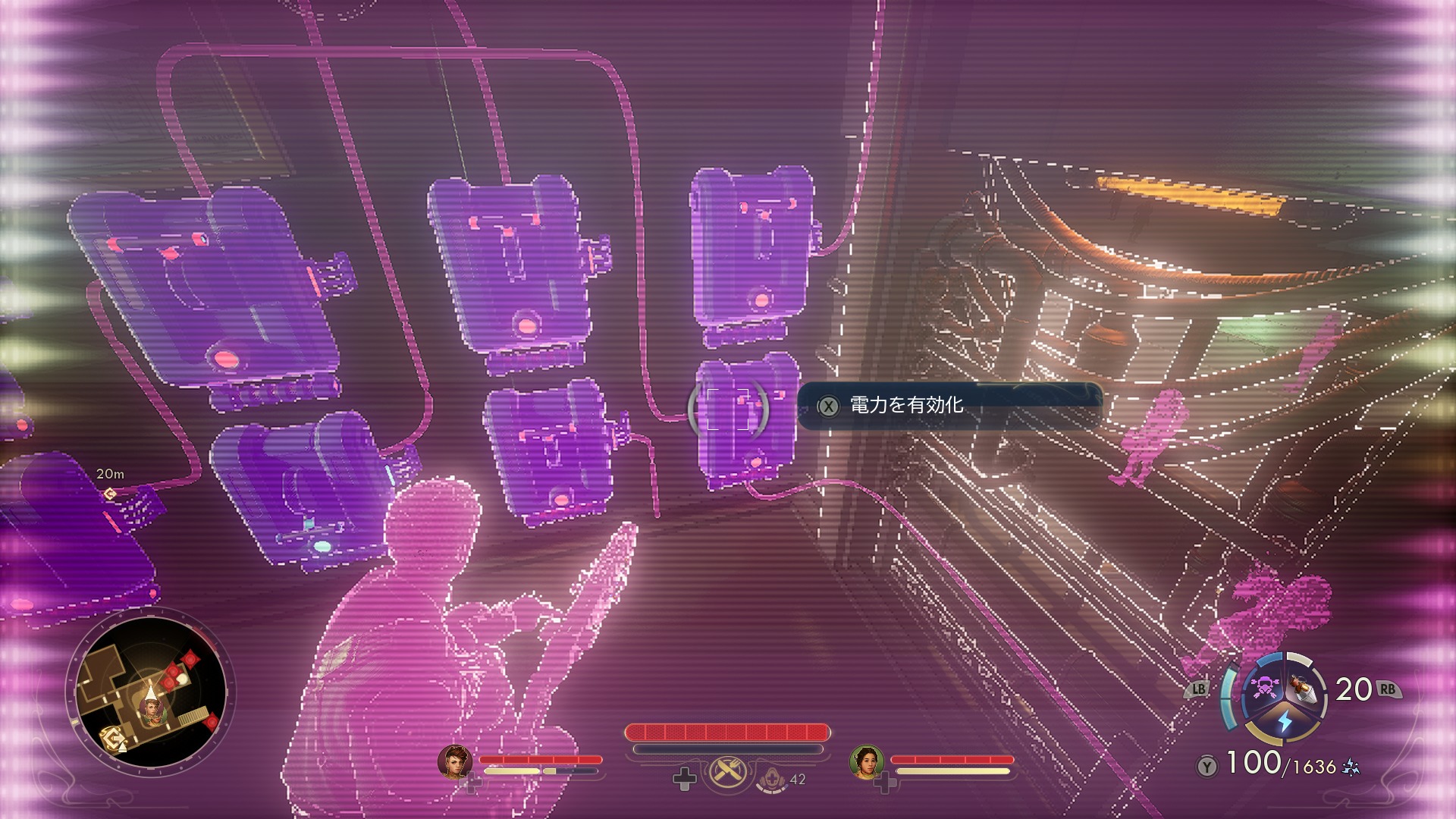
Task: Select the lightning bolt icon in the weapon wheel
Action: (1285, 721)
